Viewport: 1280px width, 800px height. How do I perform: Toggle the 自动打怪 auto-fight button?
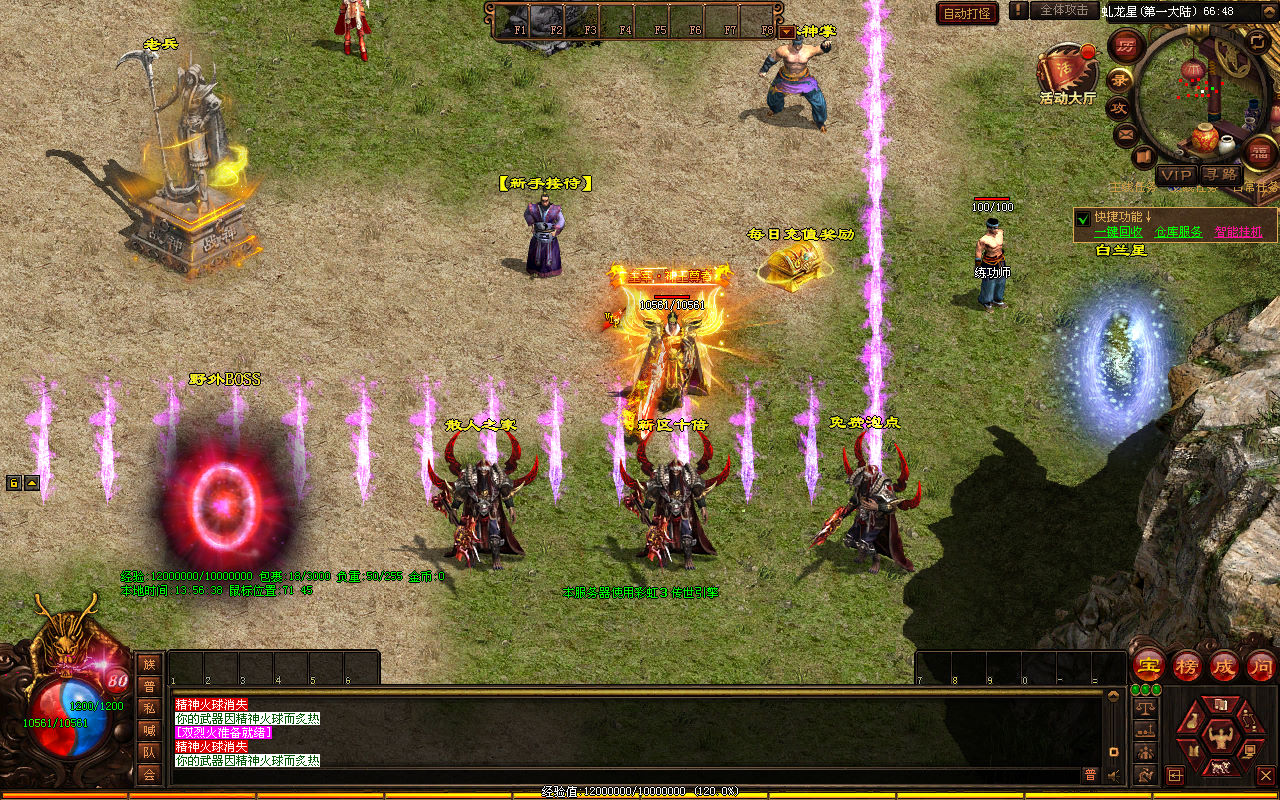click(967, 13)
